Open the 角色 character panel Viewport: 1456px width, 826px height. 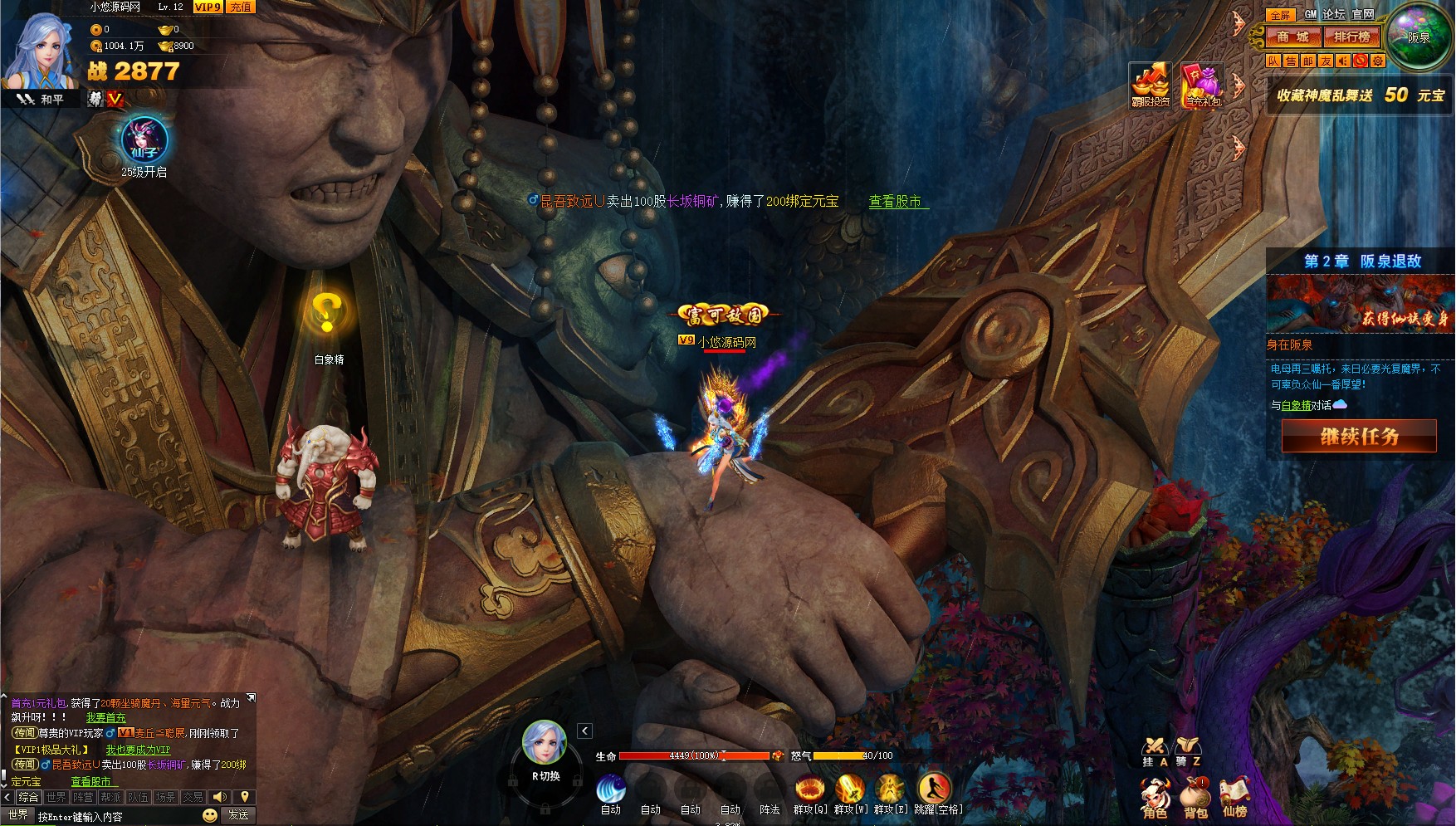pyautogui.click(x=1155, y=799)
